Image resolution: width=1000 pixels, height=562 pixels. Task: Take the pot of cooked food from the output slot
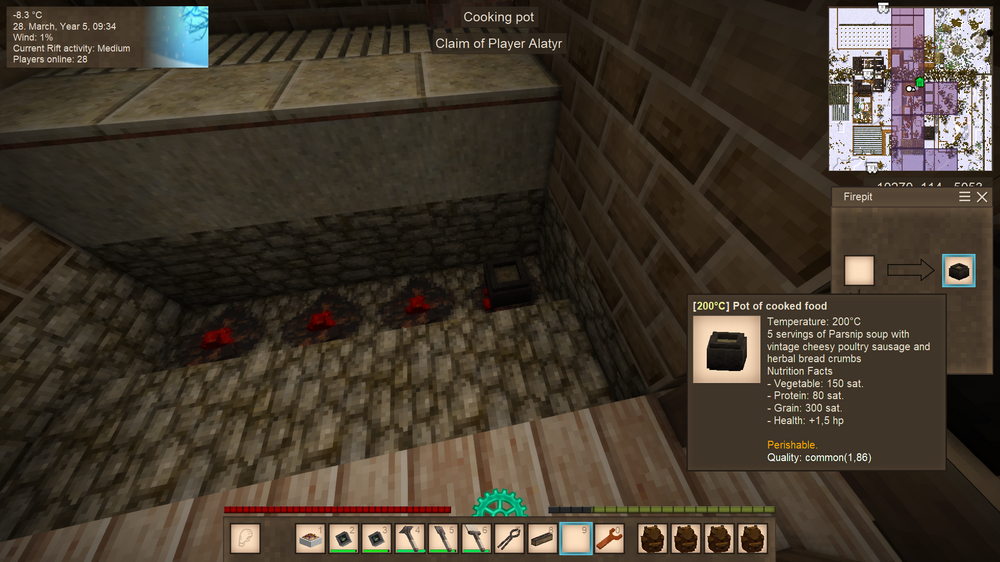pos(959,270)
